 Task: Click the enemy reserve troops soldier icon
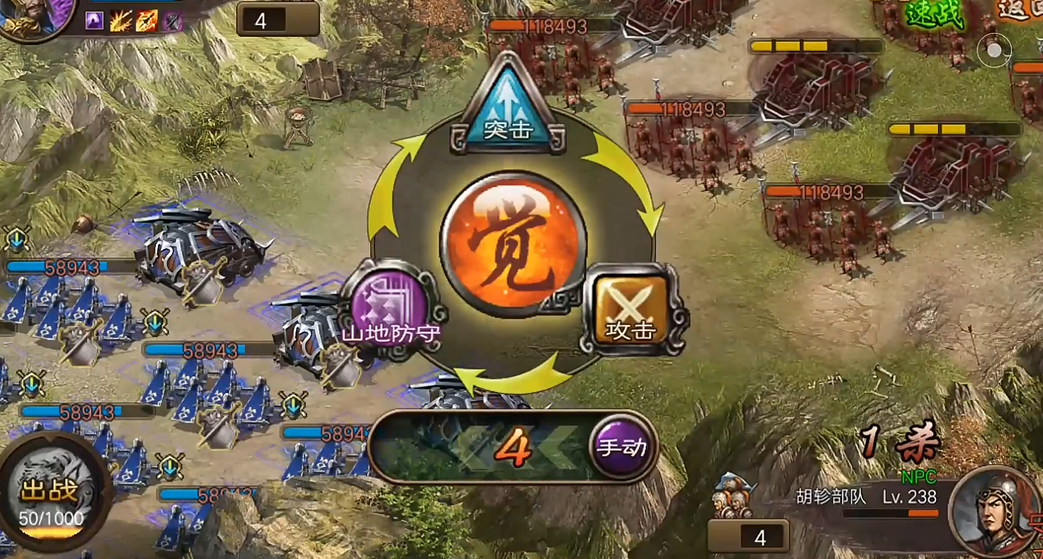(x=735, y=495)
